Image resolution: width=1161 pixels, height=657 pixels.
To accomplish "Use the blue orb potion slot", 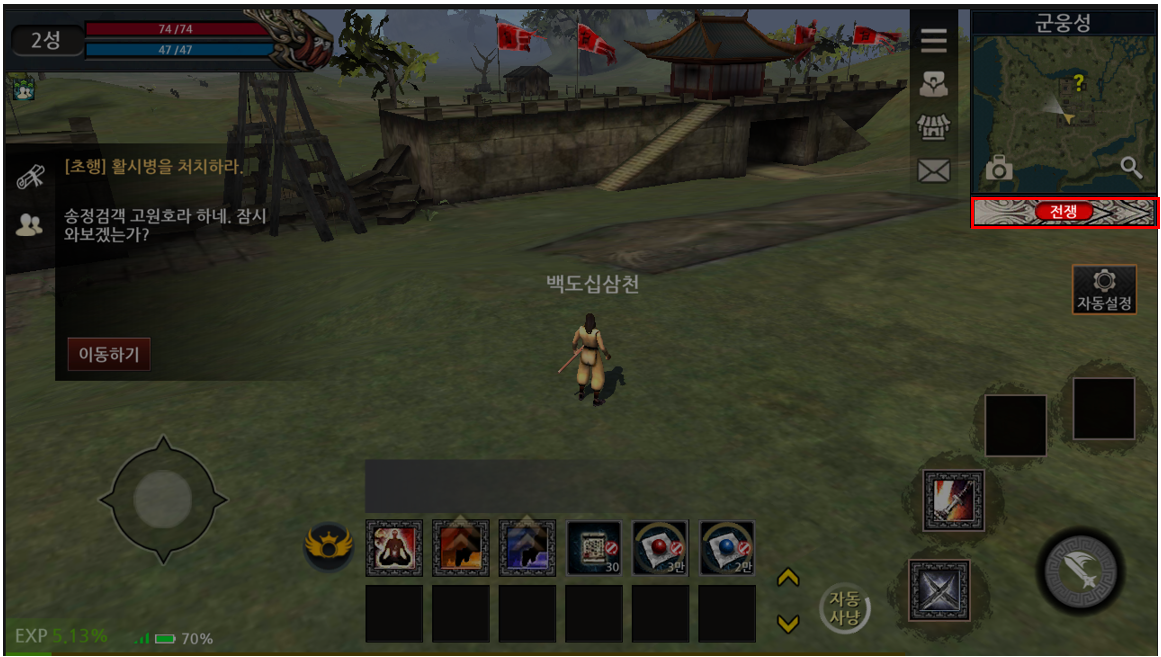I will pyautogui.click(x=727, y=547).
